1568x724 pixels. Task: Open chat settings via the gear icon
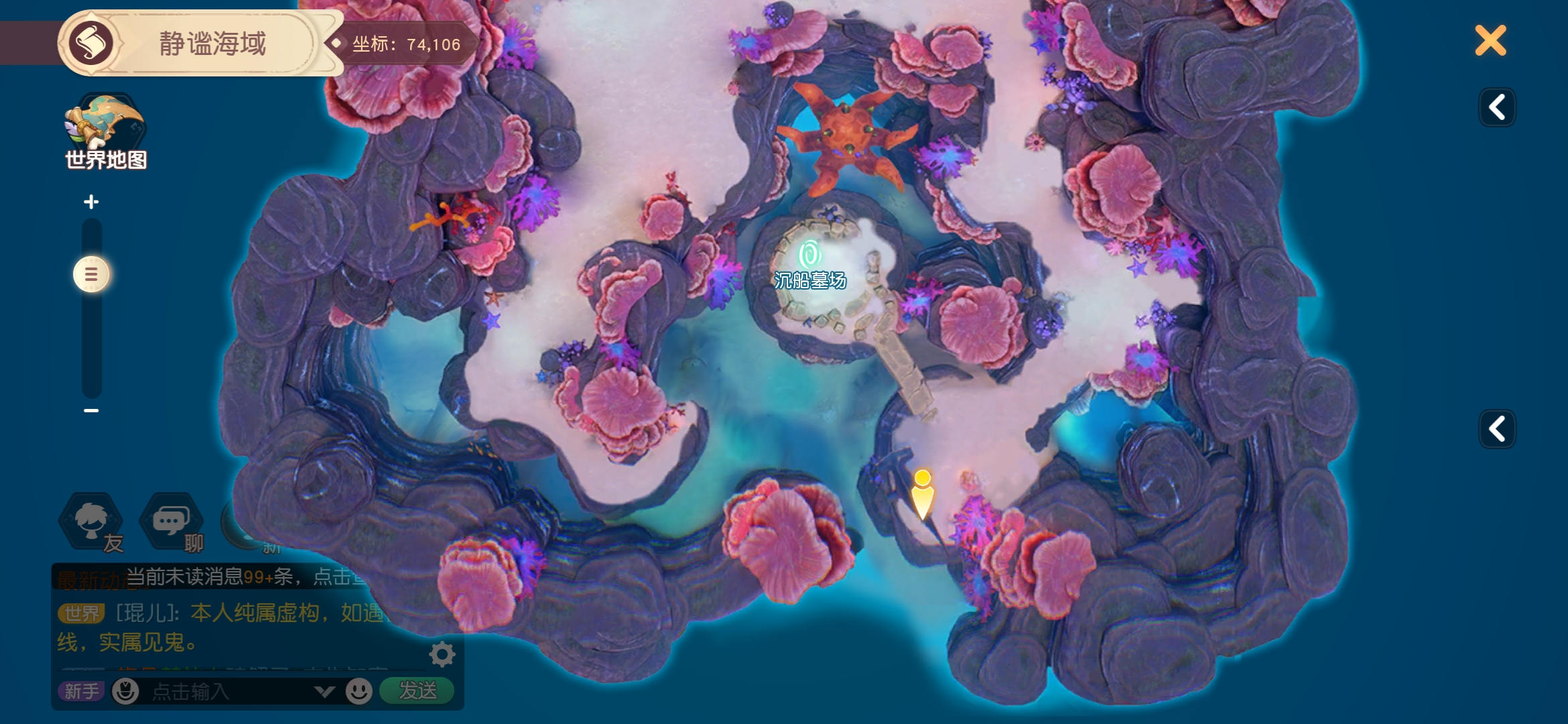click(442, 654)
